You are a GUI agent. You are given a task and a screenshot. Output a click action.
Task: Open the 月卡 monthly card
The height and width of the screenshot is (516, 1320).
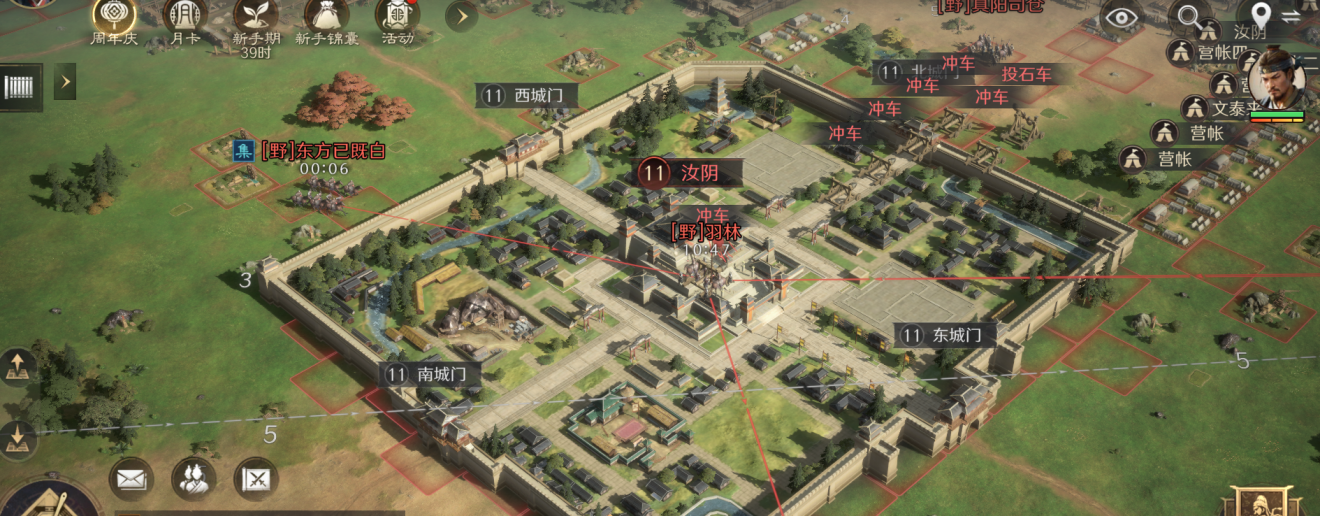185,16
